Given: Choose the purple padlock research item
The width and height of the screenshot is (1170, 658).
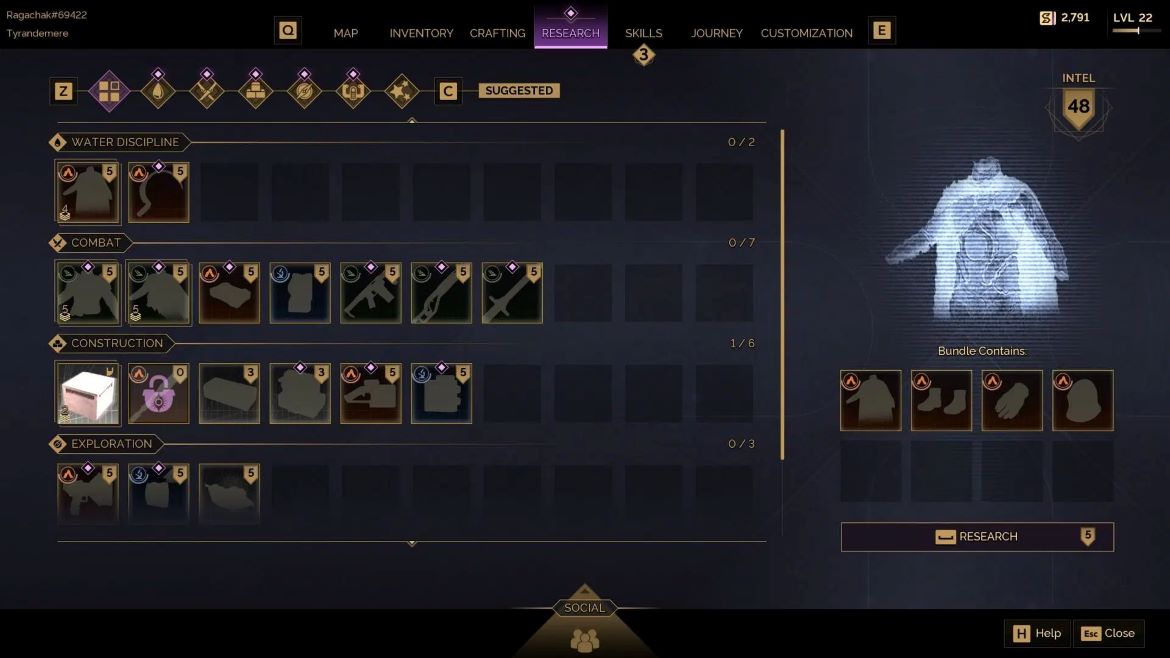Looking at the screenshot, I should tap(159, 394).
